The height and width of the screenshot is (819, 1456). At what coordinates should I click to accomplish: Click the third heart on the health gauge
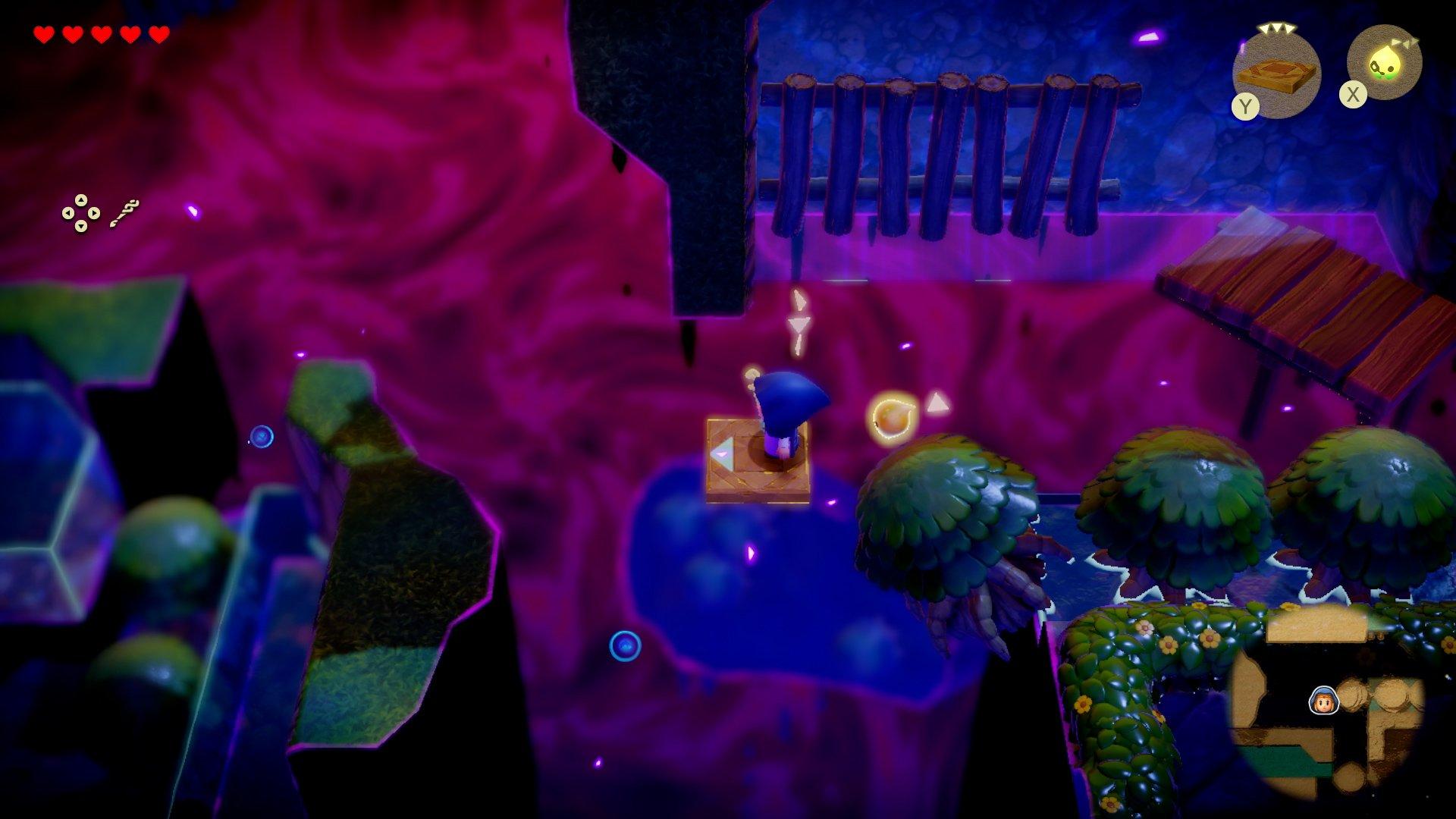pos(101,33)
